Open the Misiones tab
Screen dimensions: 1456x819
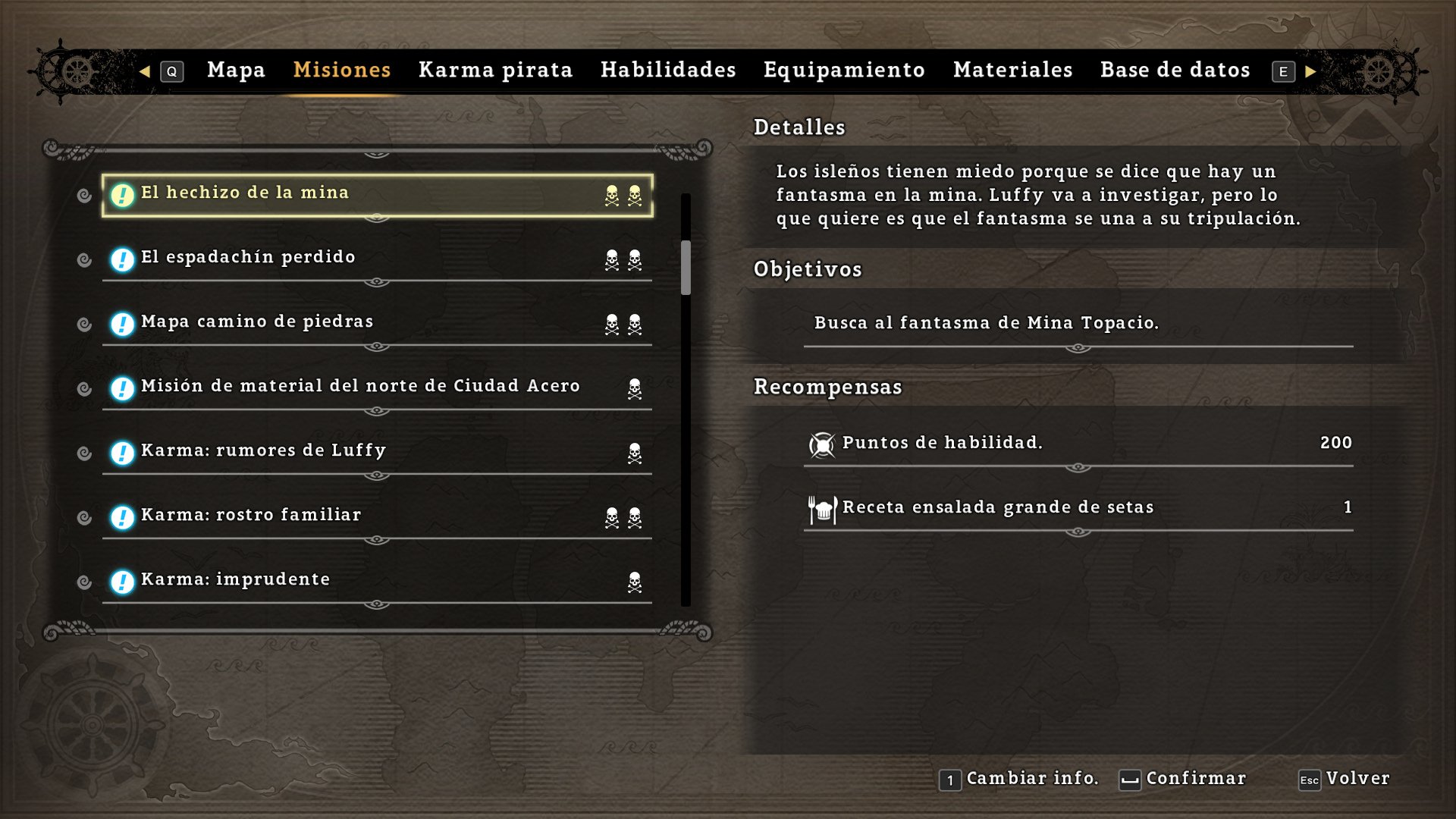pyautogui.click(x=342, y=71)
